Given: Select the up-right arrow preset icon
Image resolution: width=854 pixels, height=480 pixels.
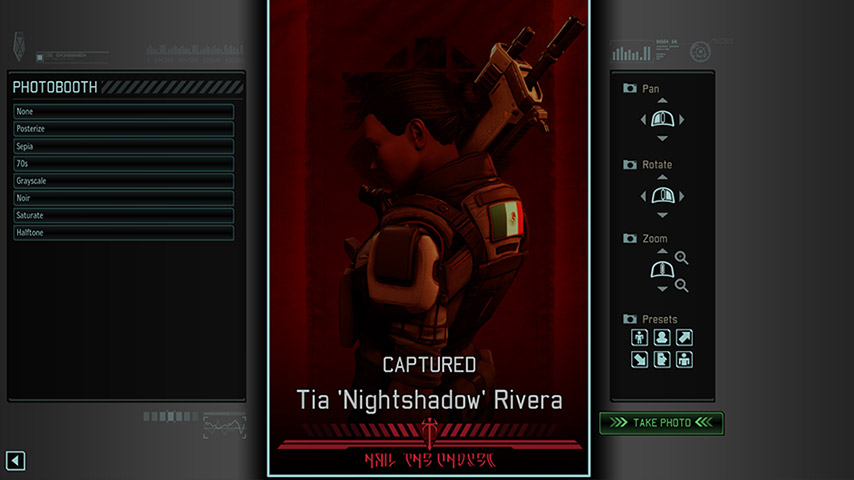Looking at the screenshot, I should pyautogui.click(x=685, y=338).
